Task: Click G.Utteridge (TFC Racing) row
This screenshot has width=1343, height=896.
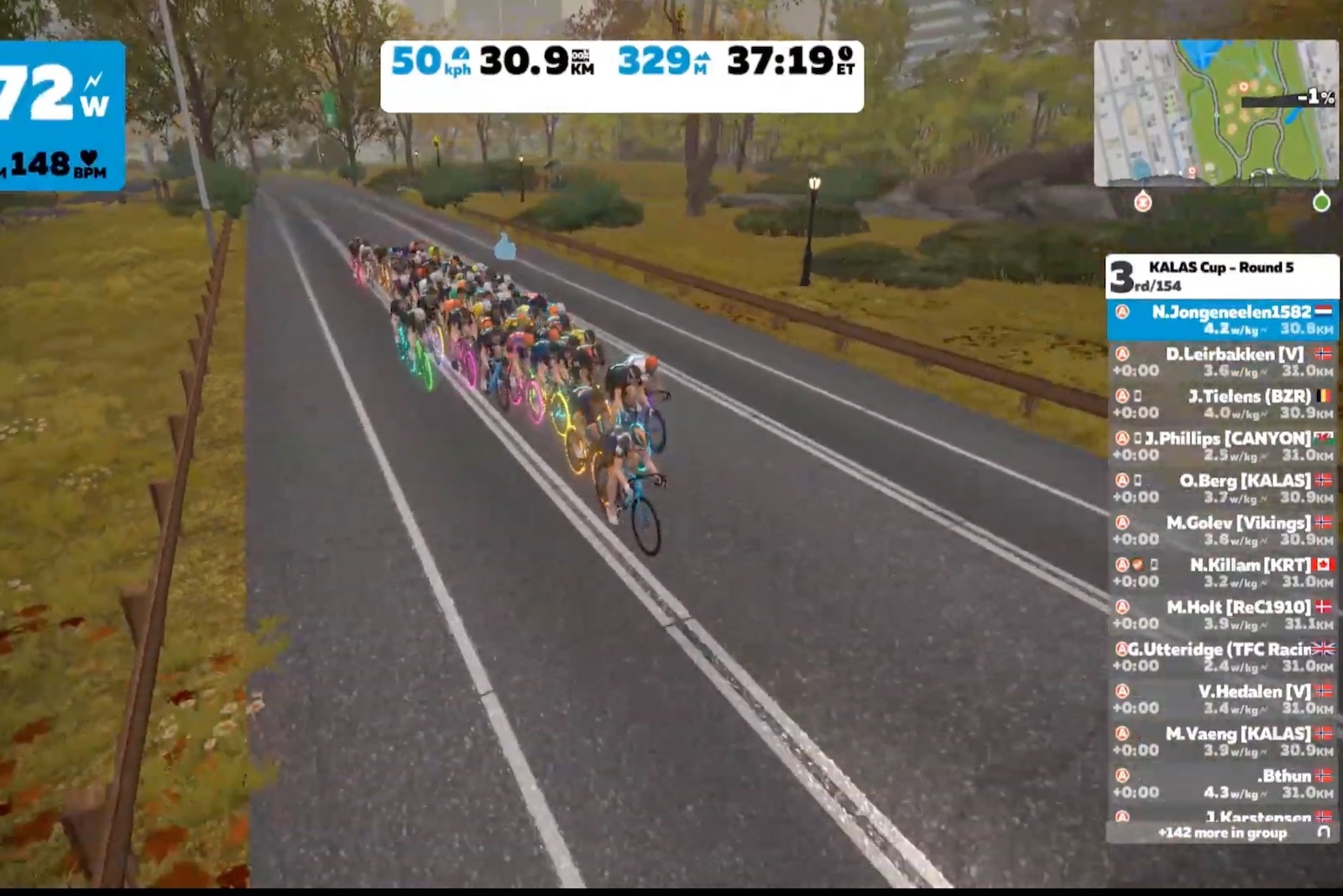Action: tap(1222, 657)
